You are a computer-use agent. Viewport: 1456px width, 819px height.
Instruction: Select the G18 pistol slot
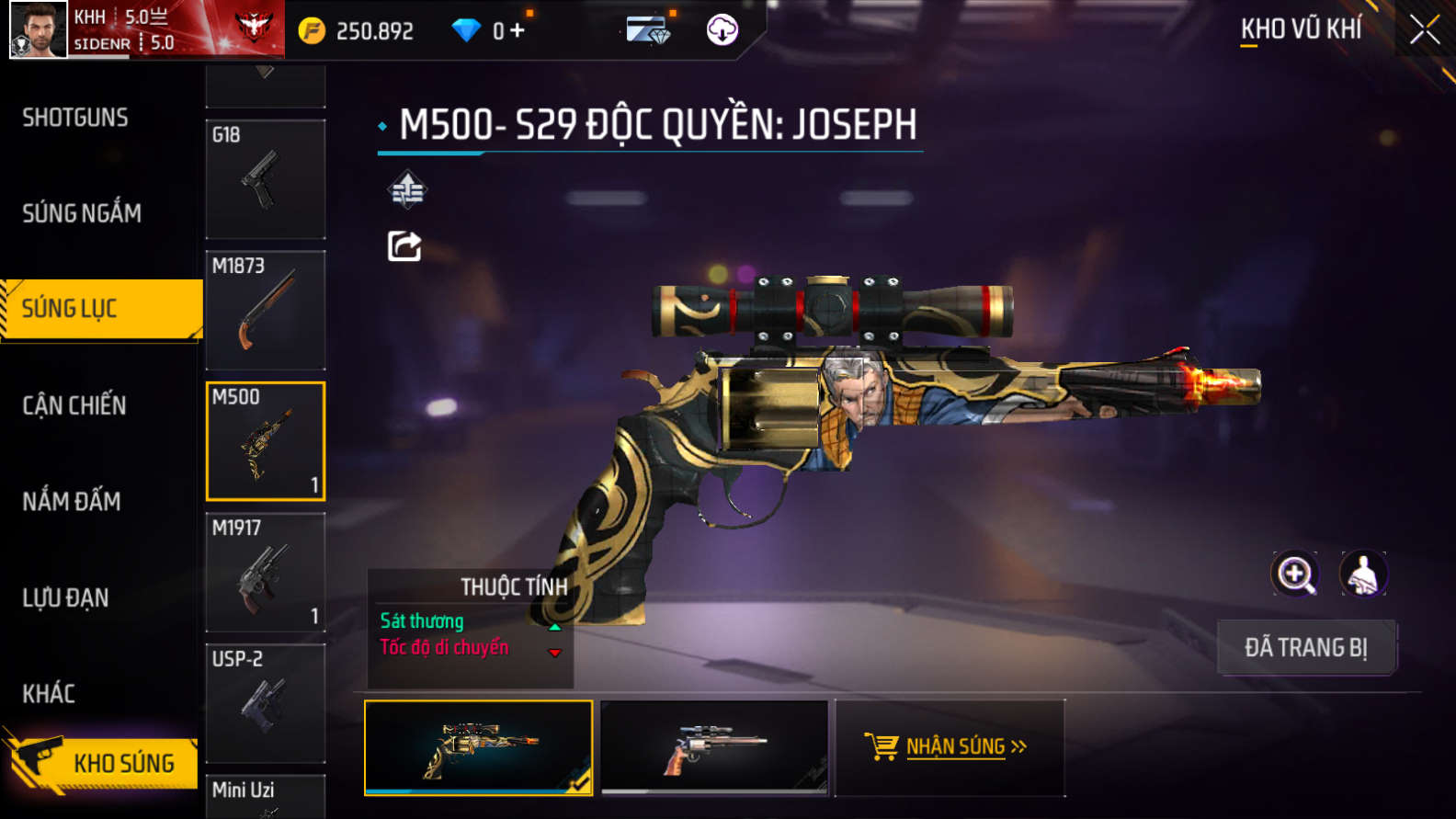pyautogui.click(x=266, y=179)
